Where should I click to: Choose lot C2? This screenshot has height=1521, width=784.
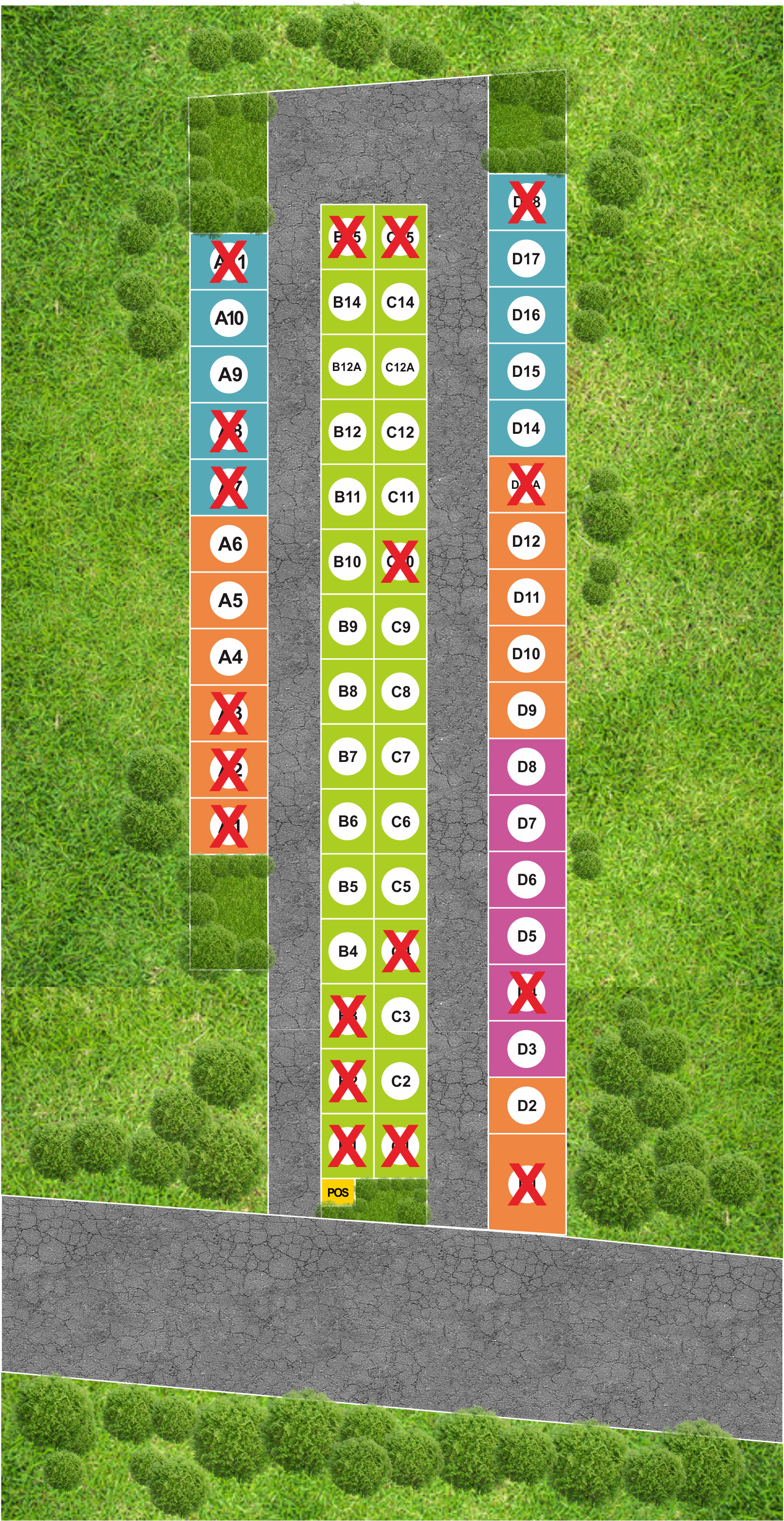click(x=400, y=1081)
